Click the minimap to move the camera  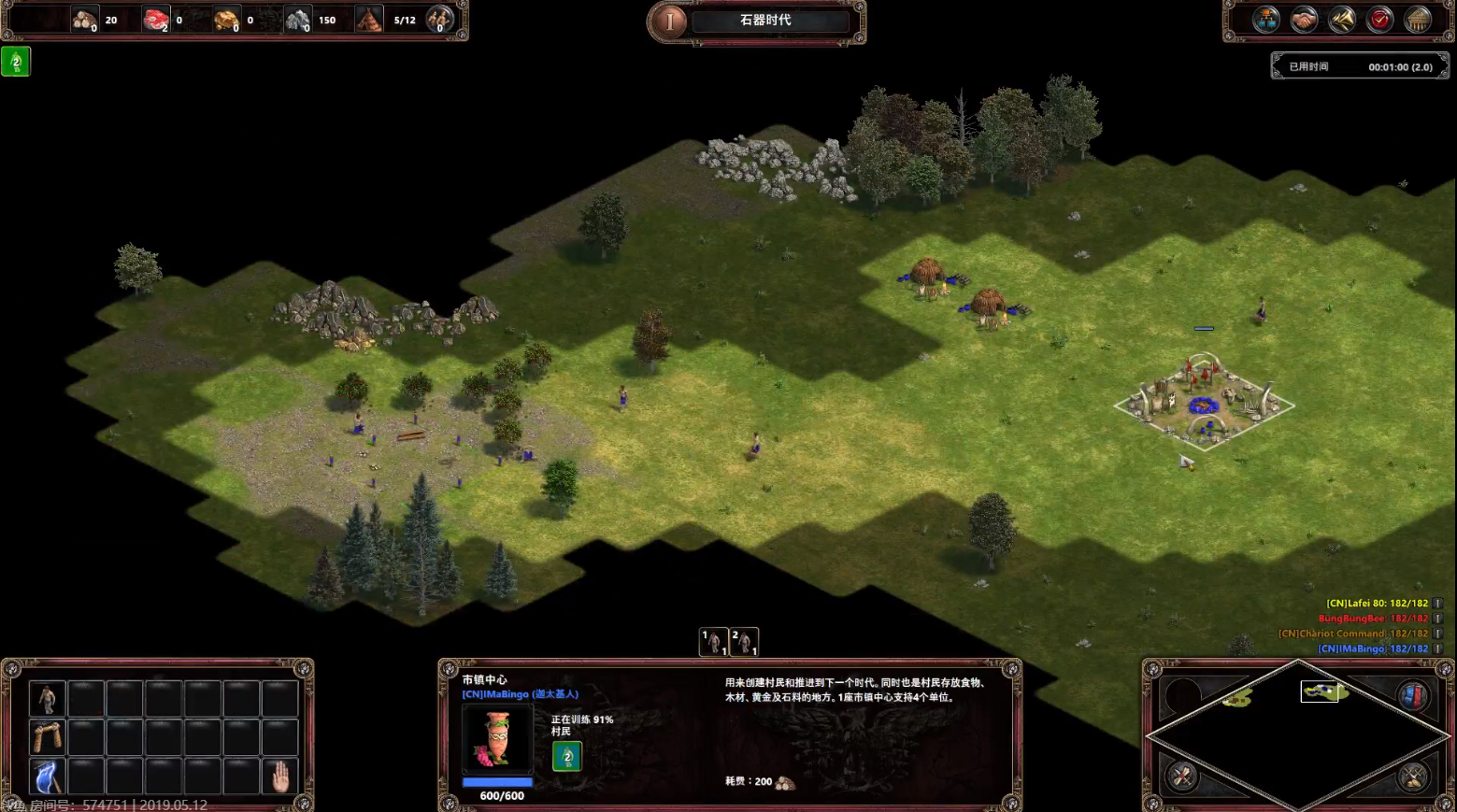(1297, 736)
